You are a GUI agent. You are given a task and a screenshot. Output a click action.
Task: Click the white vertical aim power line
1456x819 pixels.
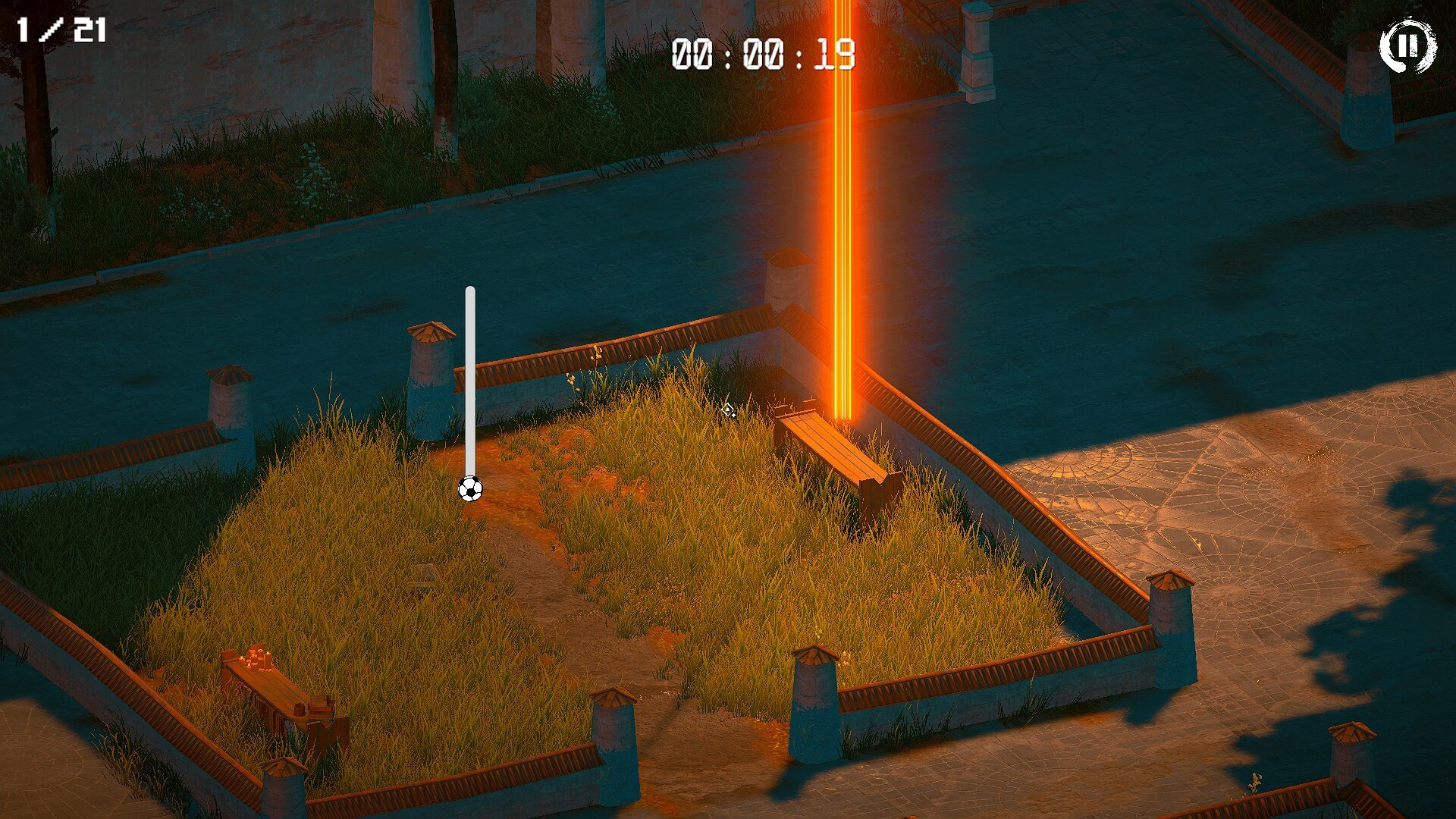[469, 379]
